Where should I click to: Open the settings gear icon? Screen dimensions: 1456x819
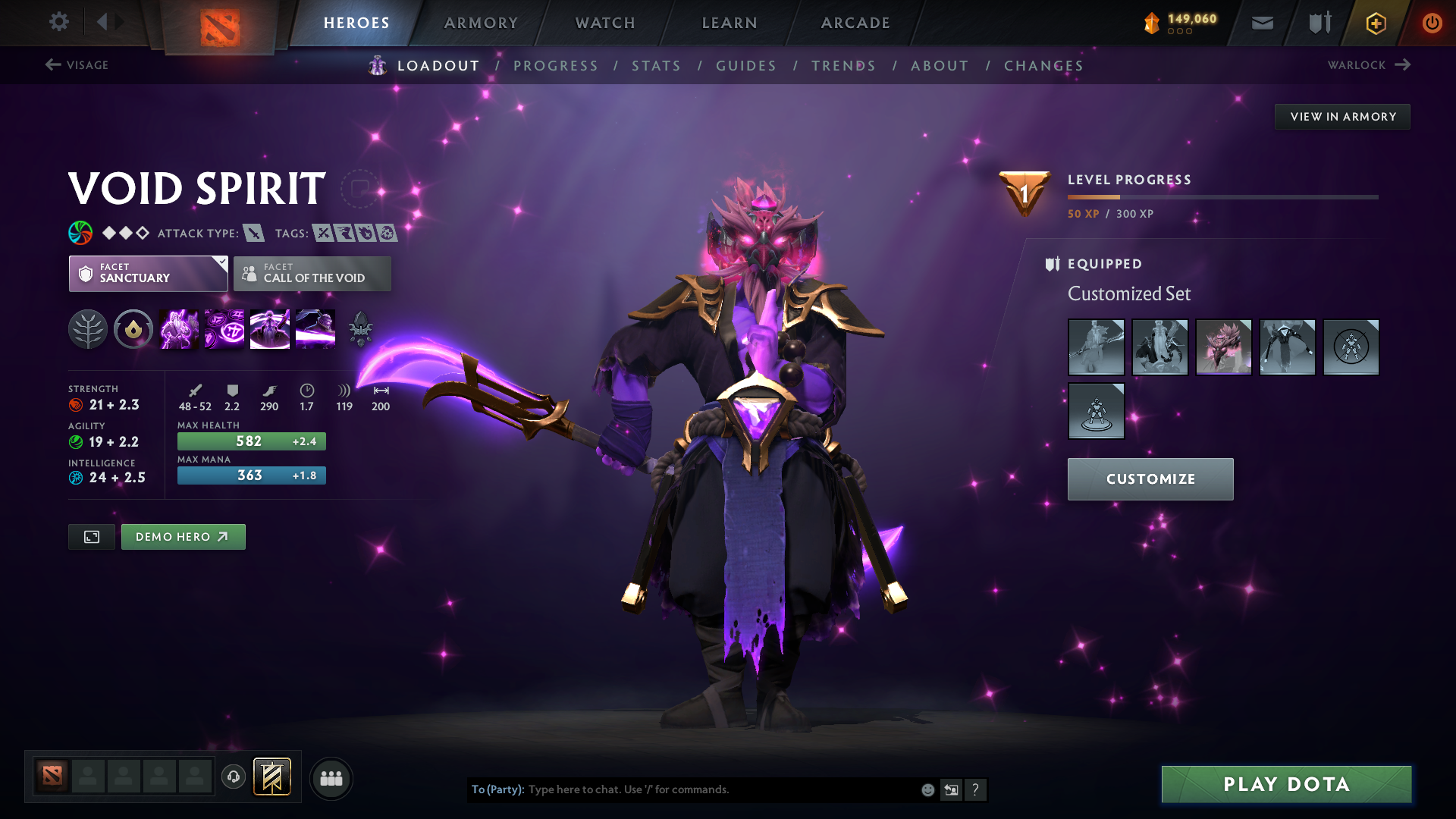click(x=59, y=21)
